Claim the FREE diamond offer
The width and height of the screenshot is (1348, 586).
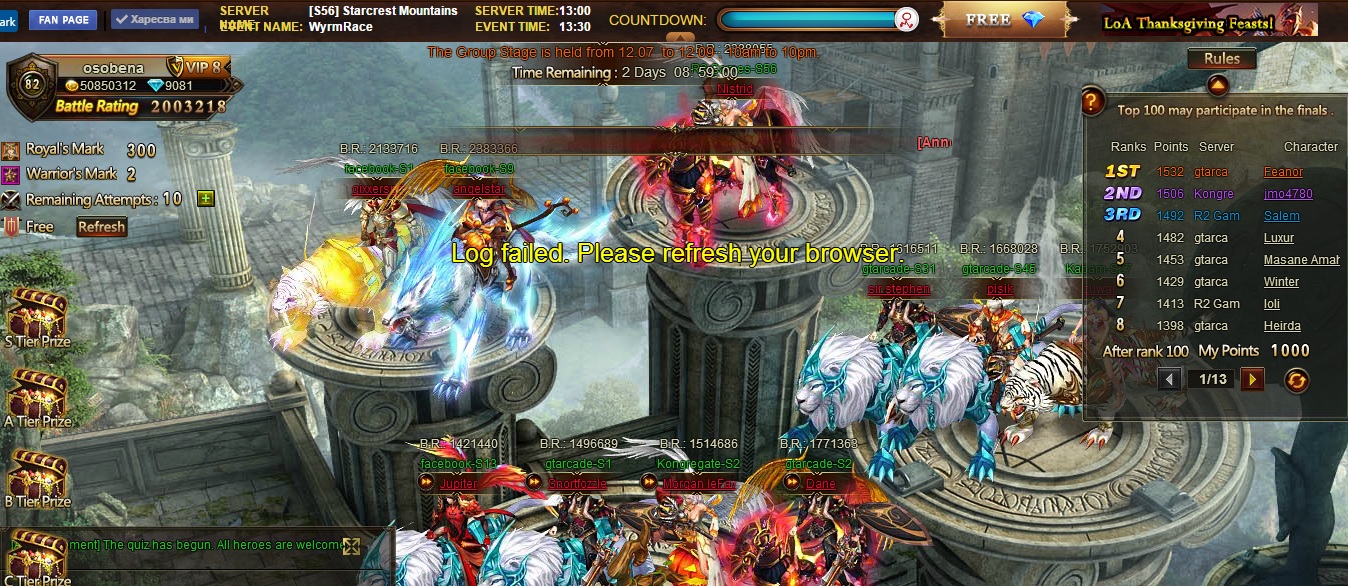pyautogui.click(x=1004, y=20)
